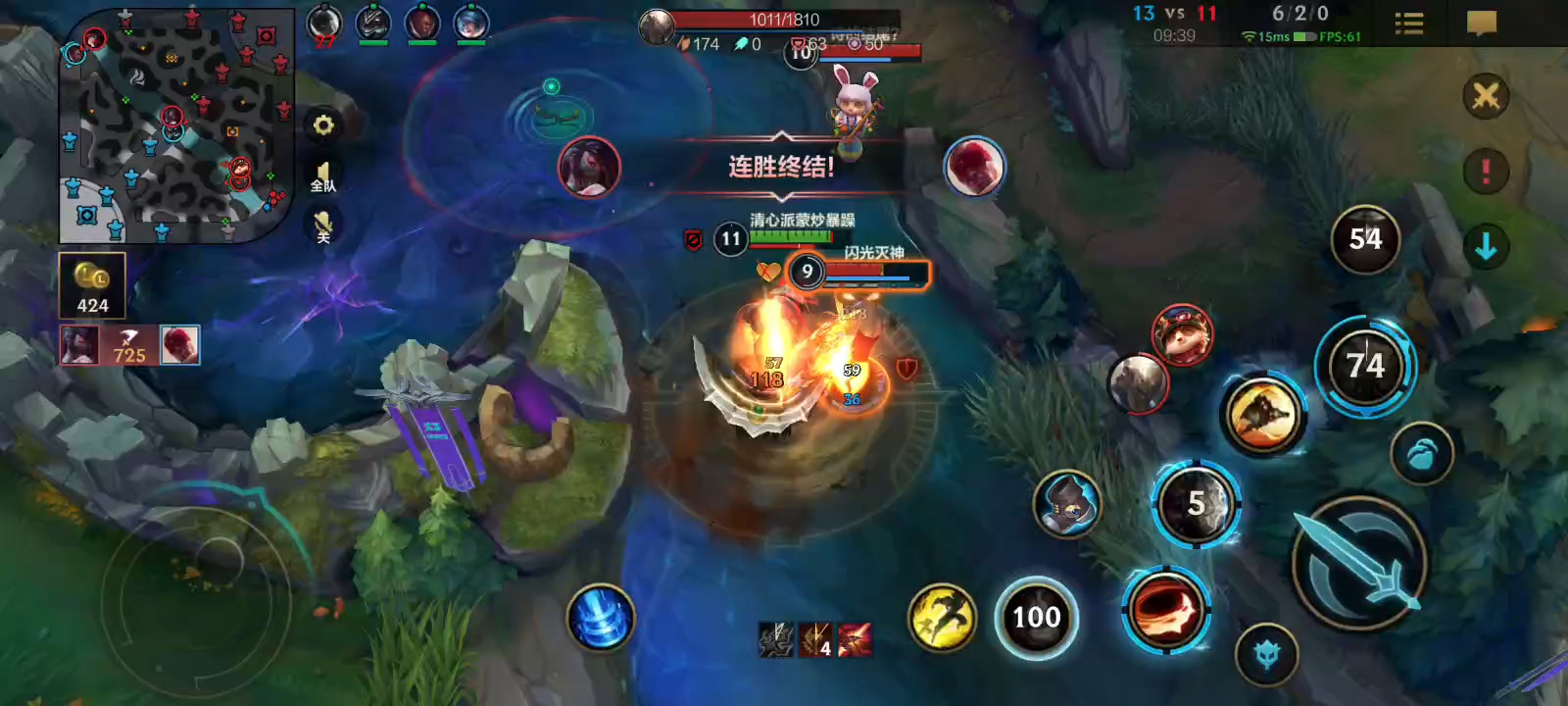Tap the blue down arrow button
This screenshot has height=706, width=1568.
coord(1486,247)
